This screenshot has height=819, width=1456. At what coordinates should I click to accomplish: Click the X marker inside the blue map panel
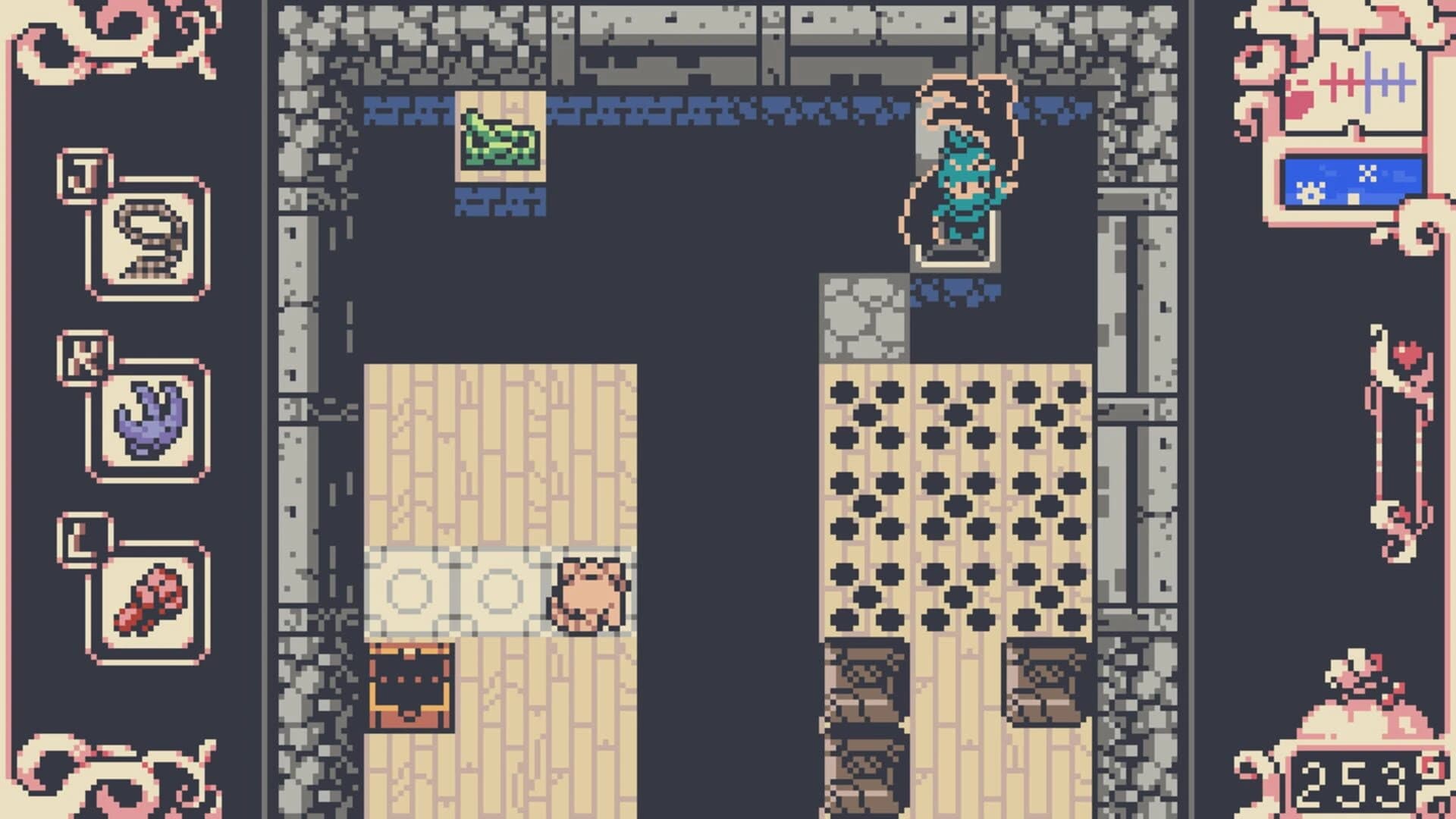(1369, 172)
